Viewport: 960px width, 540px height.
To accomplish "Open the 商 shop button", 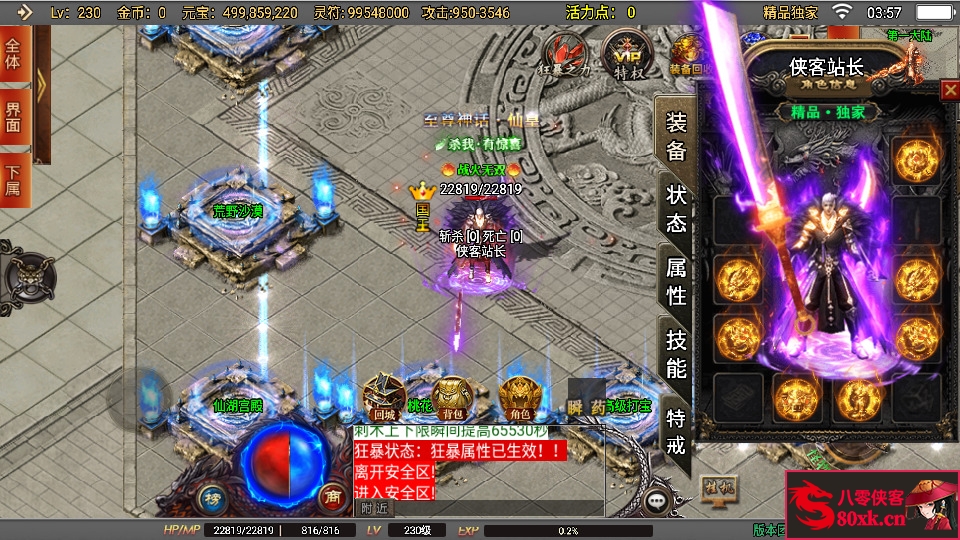I will click(x=331, y=495).
